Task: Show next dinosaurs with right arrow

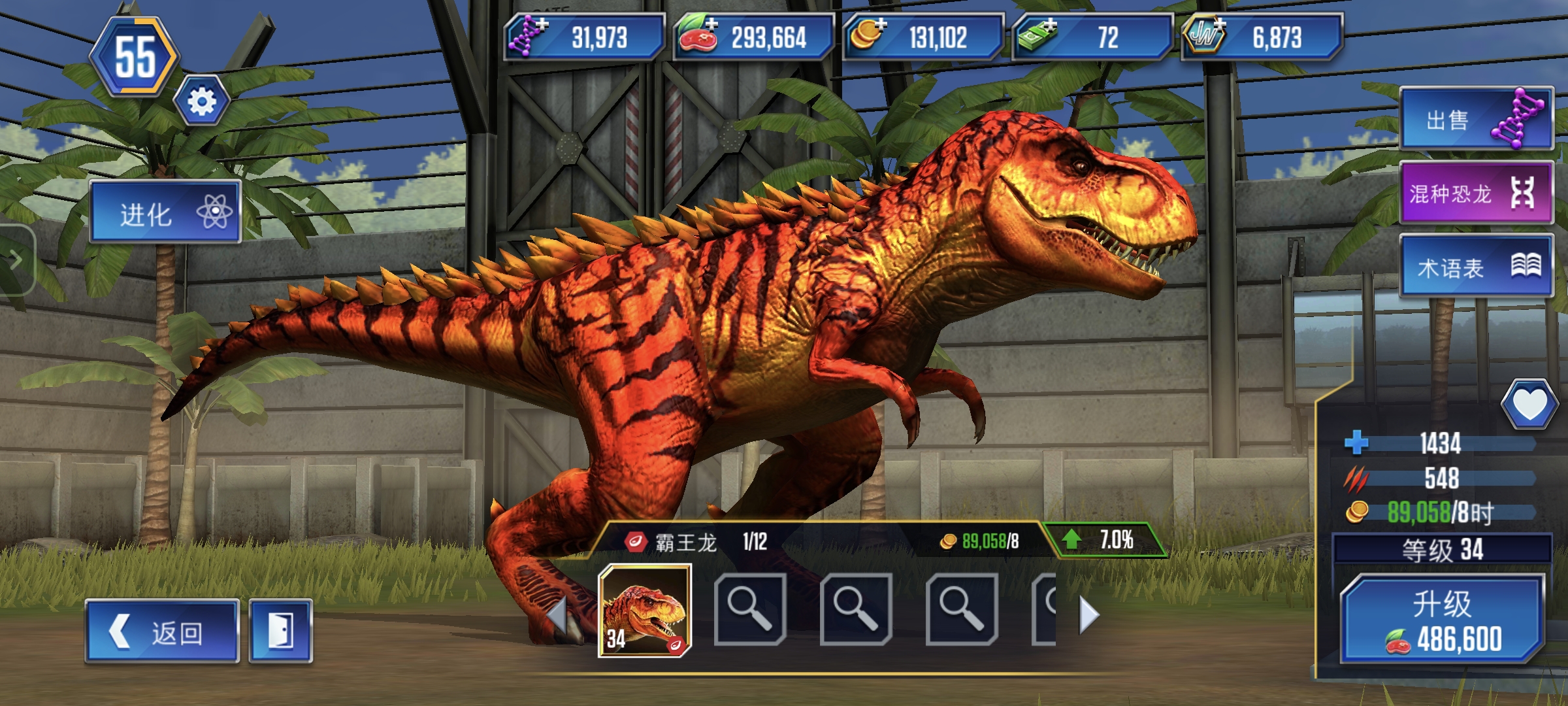Action: 1088,614
